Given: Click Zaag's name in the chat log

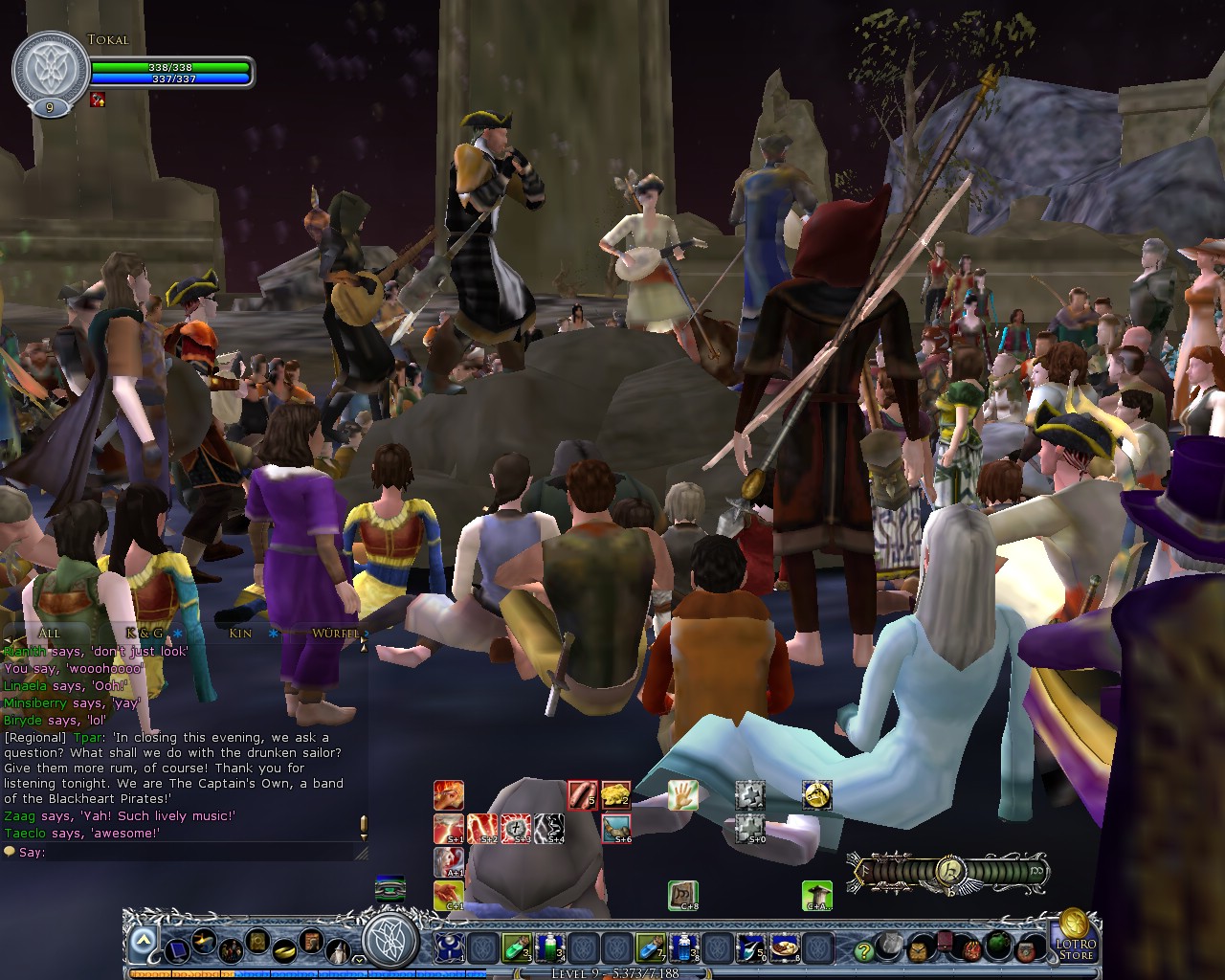Looking at the screenshot, I should (19, 816).
